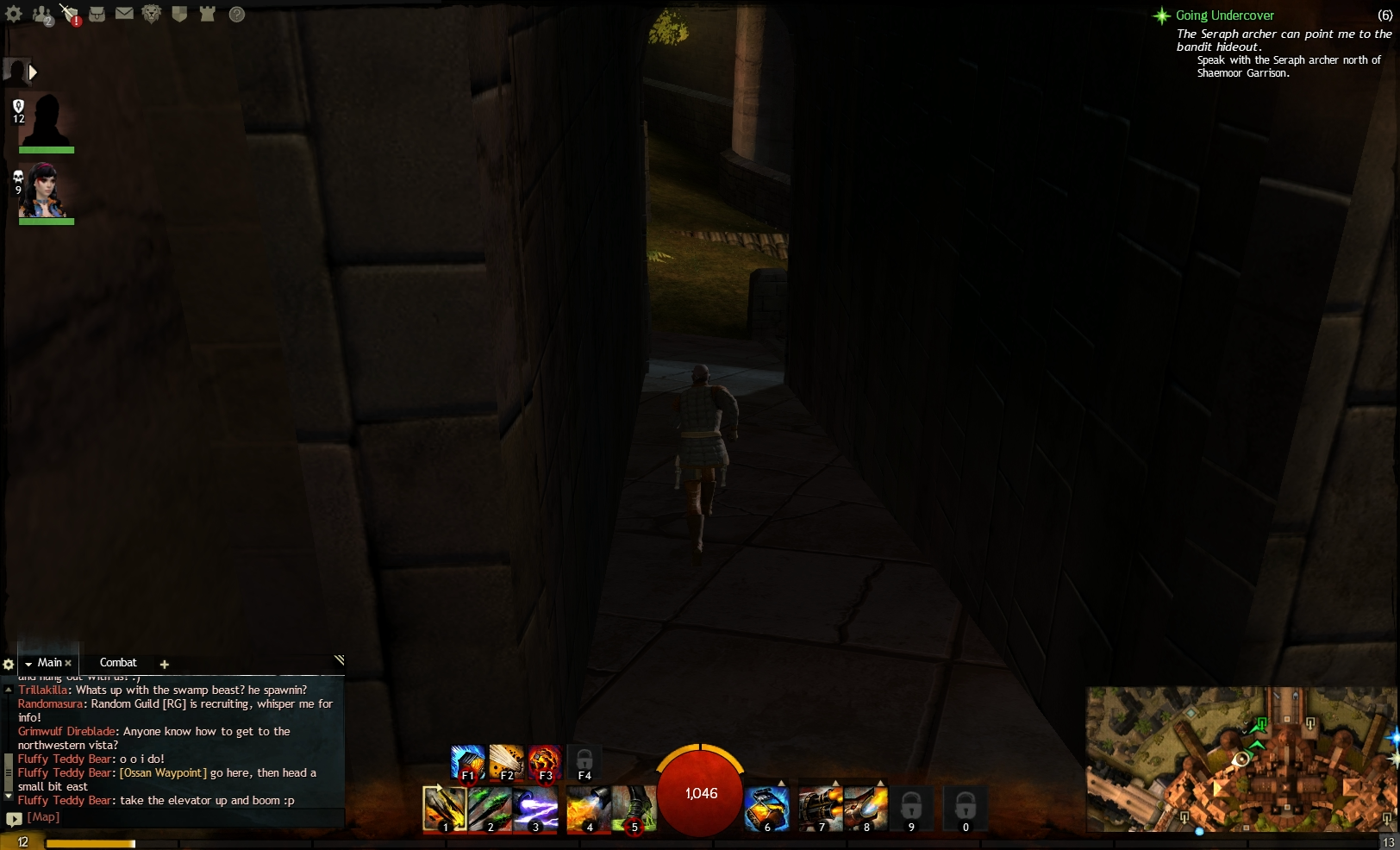Viewport: 1400px width, 850px height.
Task: Select the Main chat tab
Action: point(48,663)
